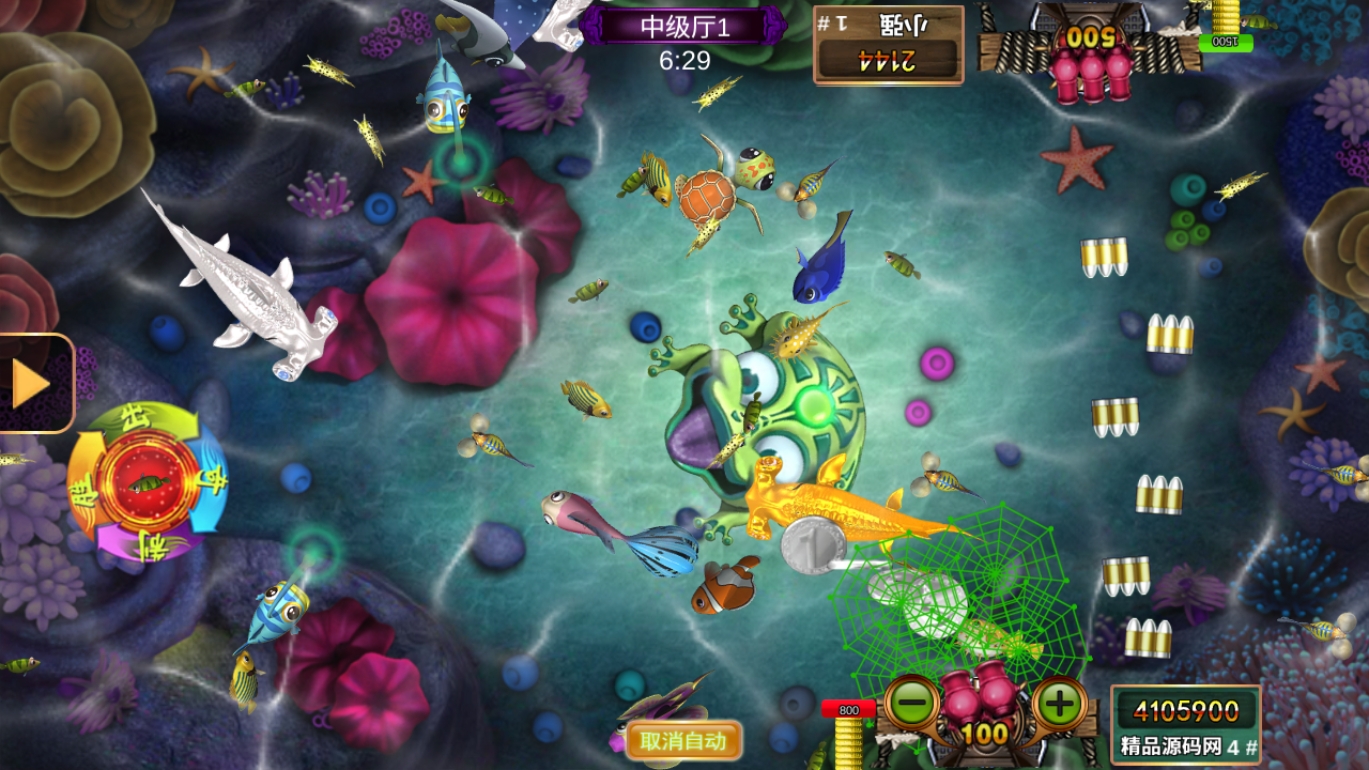Raise the cannon bet with the plus button
The image size is (1369, 770).
coord(1059,703)
